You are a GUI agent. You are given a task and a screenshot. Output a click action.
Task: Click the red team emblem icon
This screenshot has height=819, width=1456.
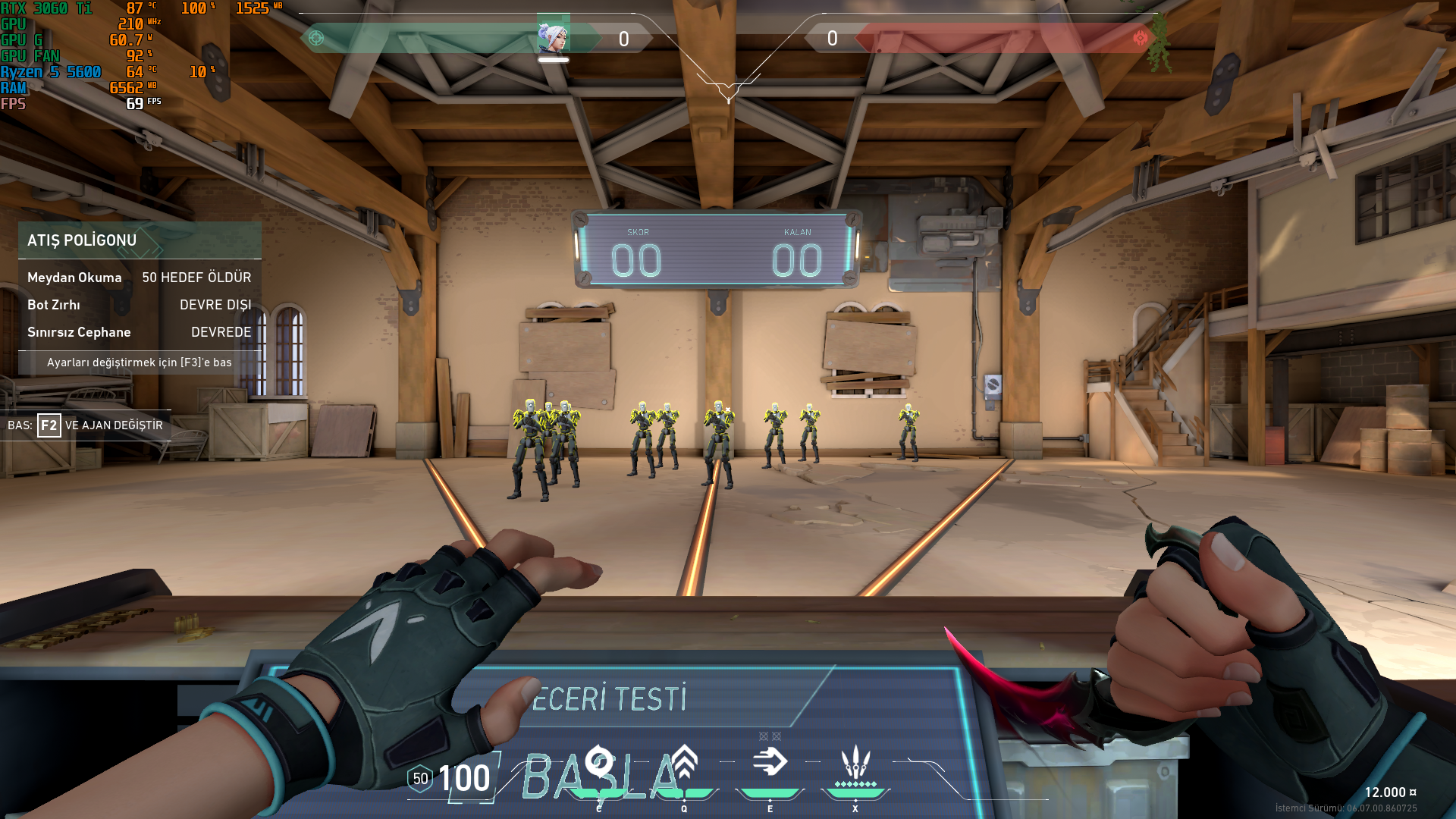pyautogui.click(x=1140, y=38)
